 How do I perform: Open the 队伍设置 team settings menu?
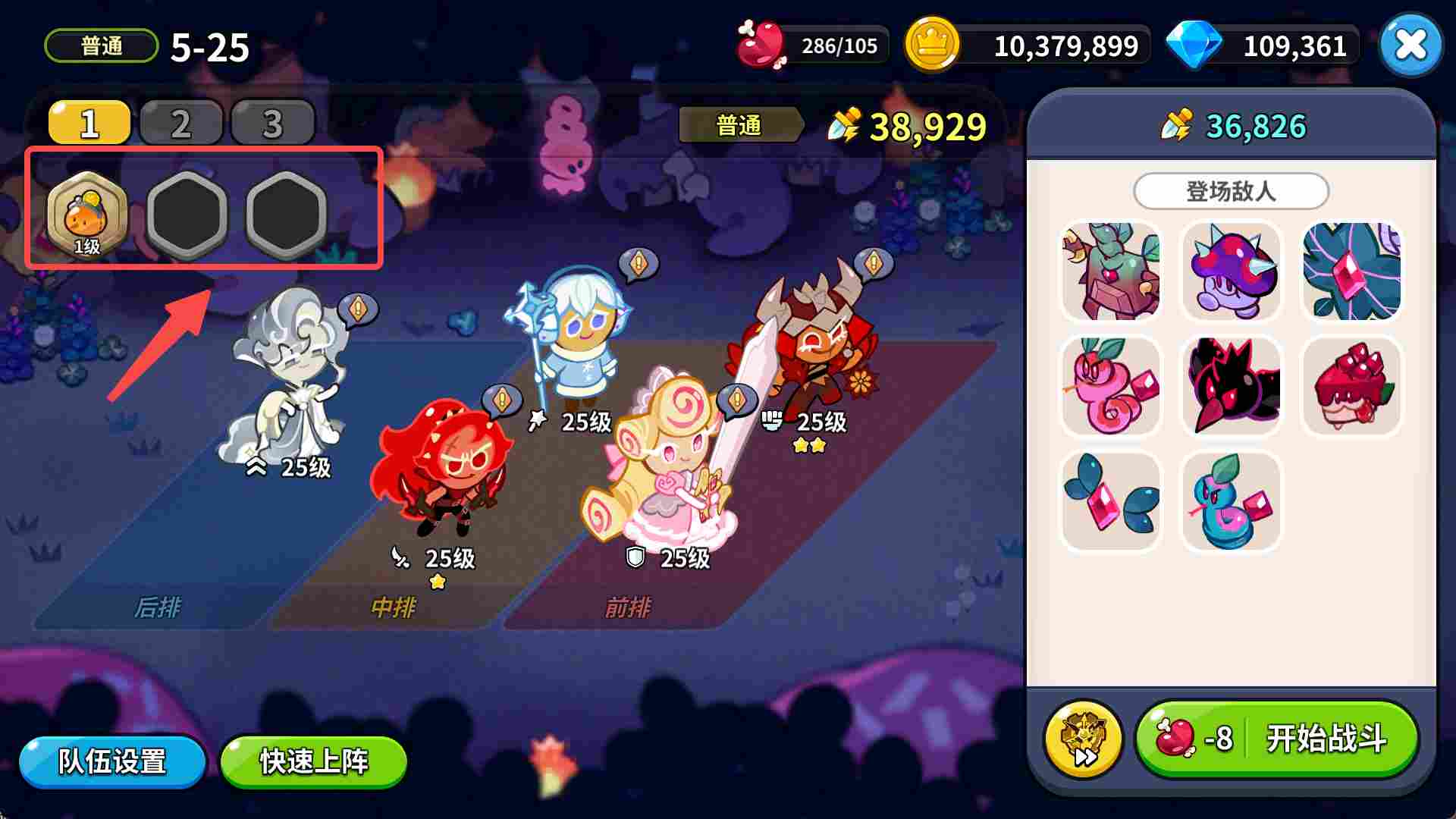(x=112, y=763)
